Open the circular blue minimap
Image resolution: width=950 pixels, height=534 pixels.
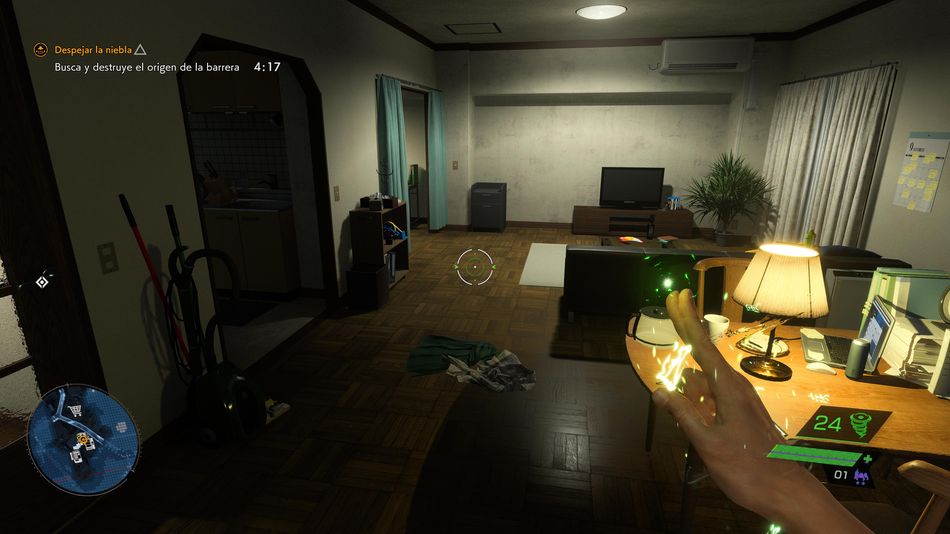point(83,438)
